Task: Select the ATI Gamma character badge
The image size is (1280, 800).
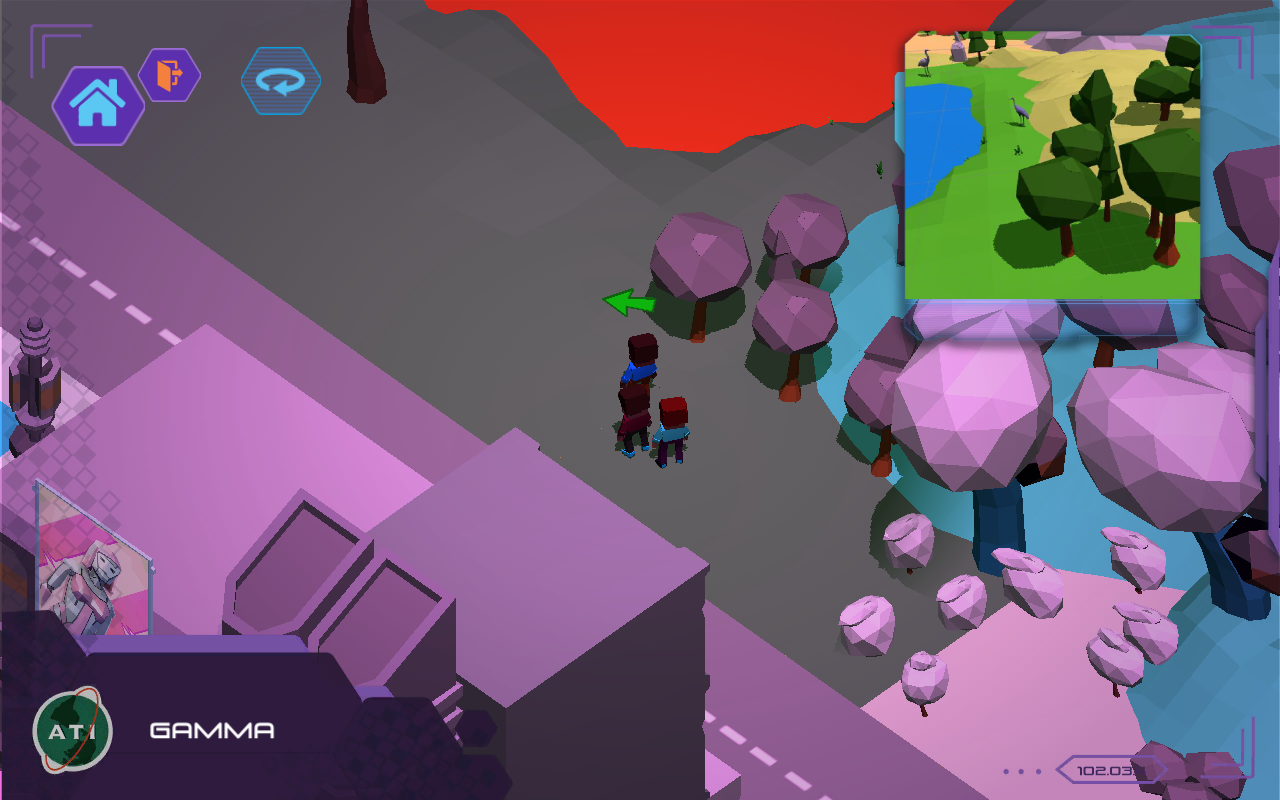Action: [x=72, y=729]
